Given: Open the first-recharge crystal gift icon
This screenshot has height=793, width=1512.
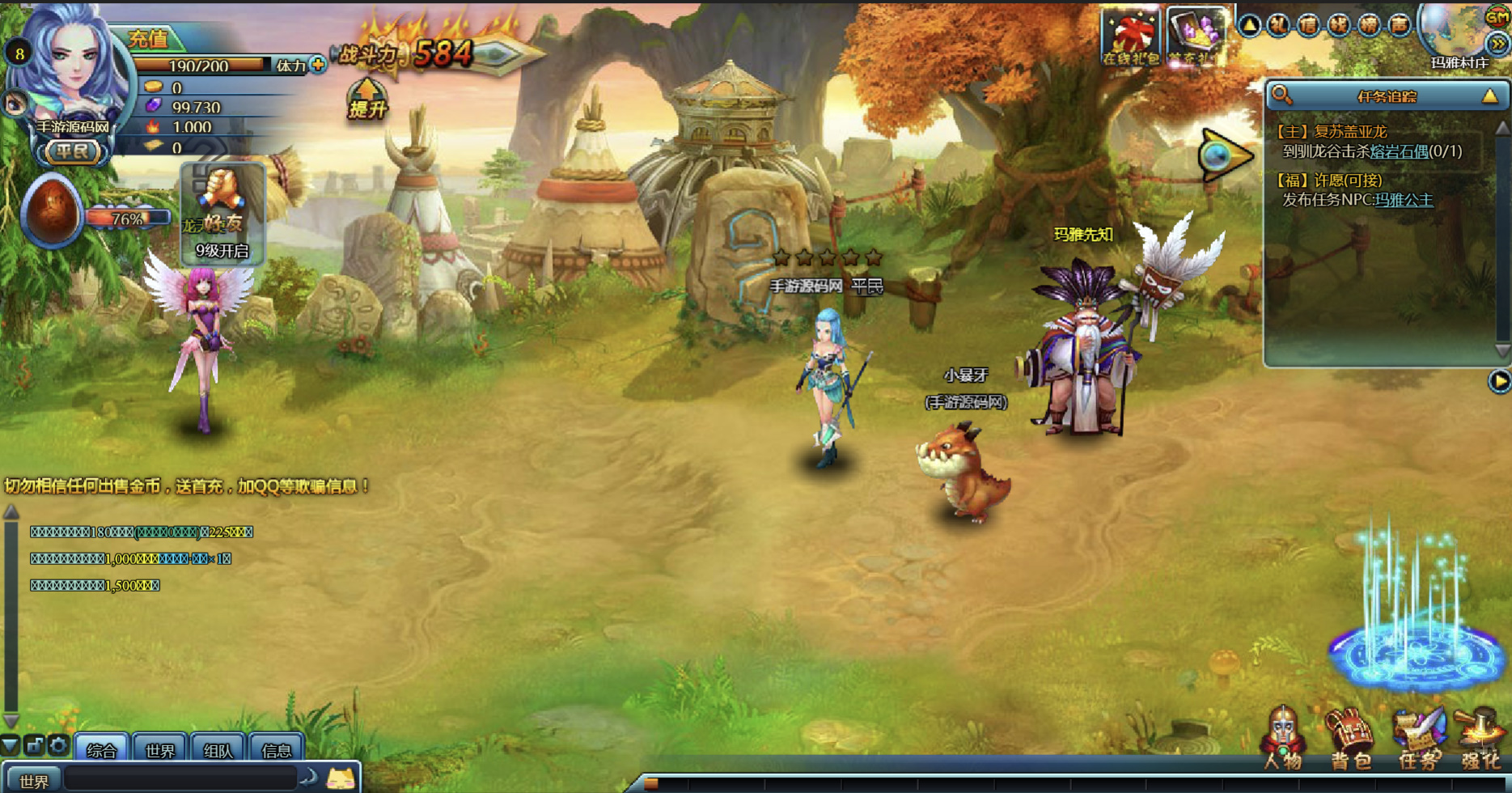Looking at the screenshot, I should pos(1195,36).
